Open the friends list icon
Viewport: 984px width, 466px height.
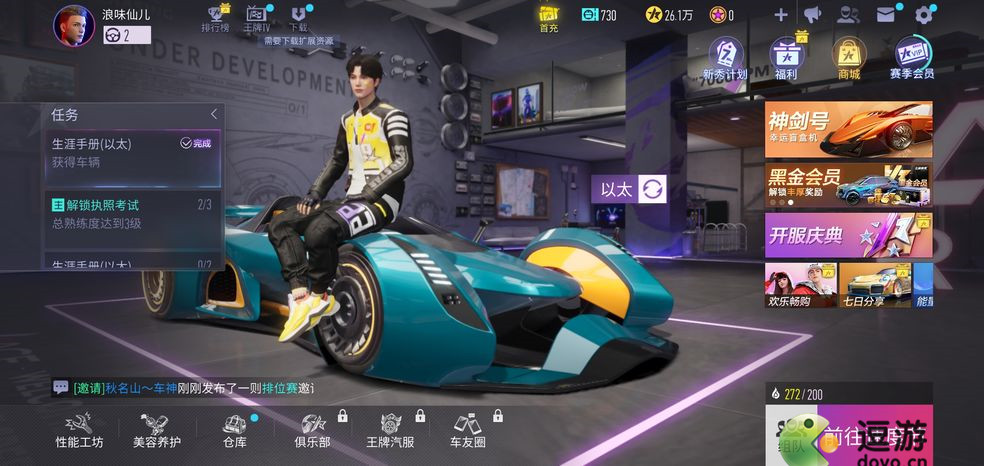848,15
